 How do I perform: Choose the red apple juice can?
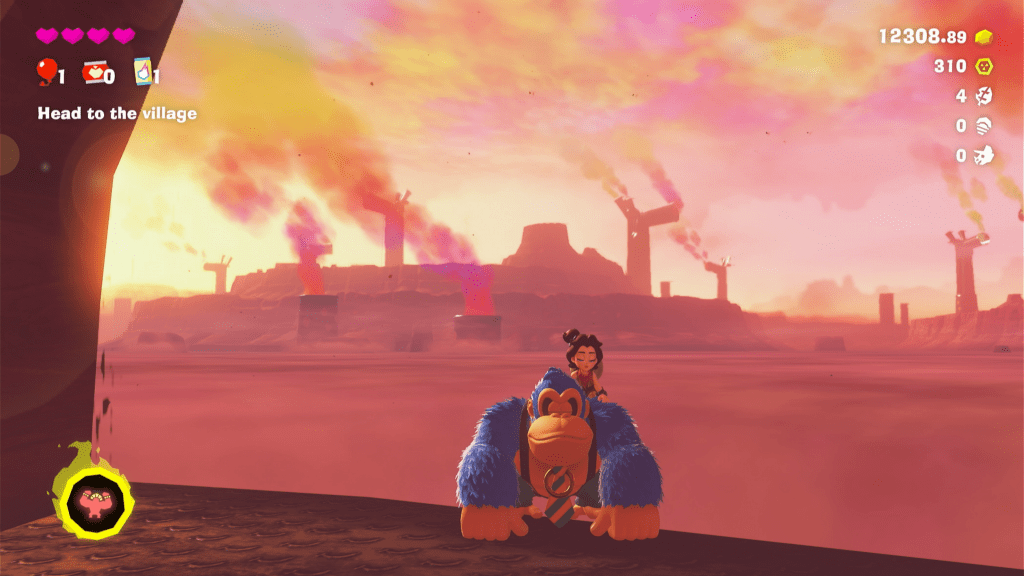pos(93,72)
